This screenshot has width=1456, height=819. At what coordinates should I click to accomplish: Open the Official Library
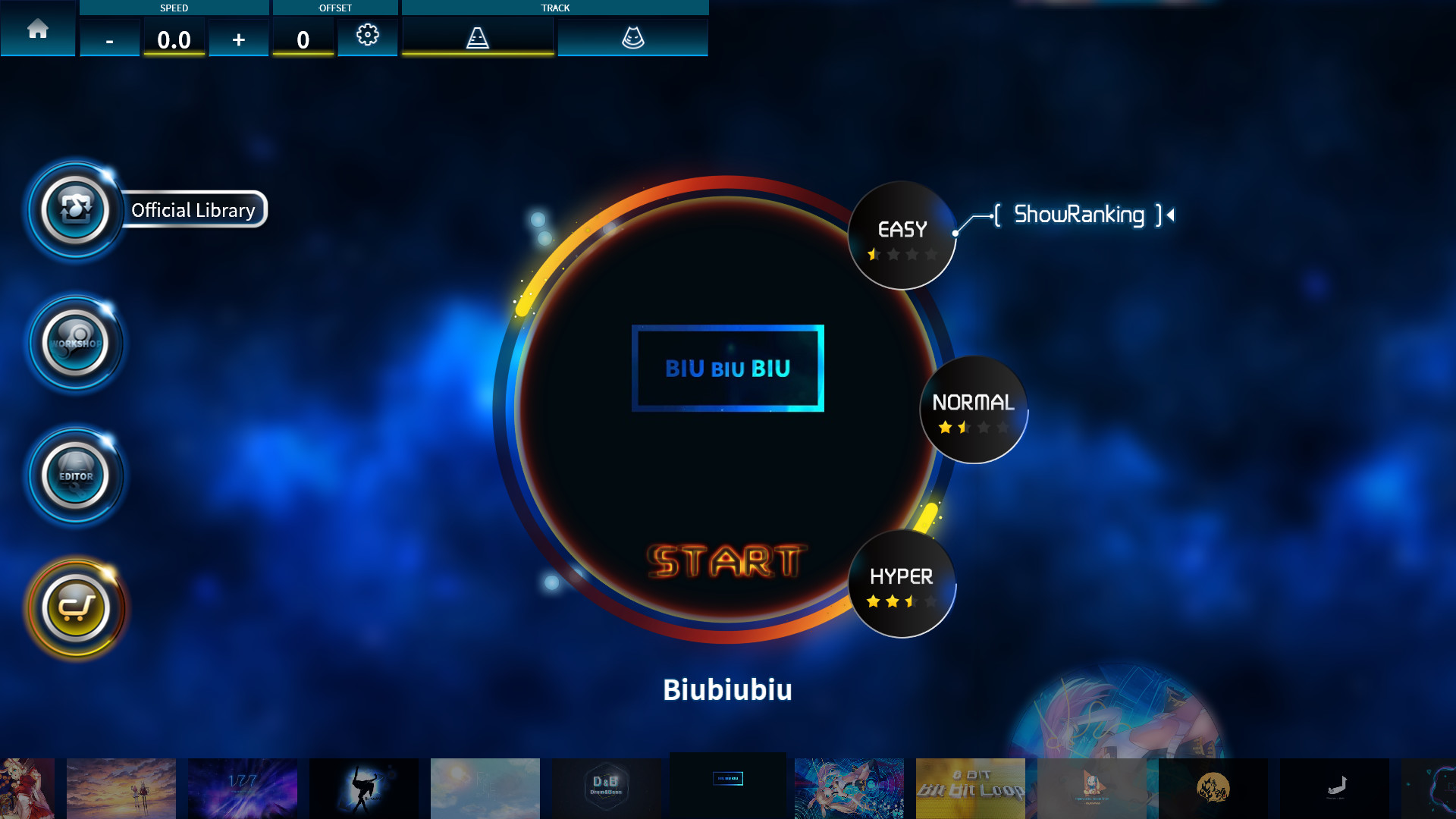pyautogui.click(x=76, y=211)
